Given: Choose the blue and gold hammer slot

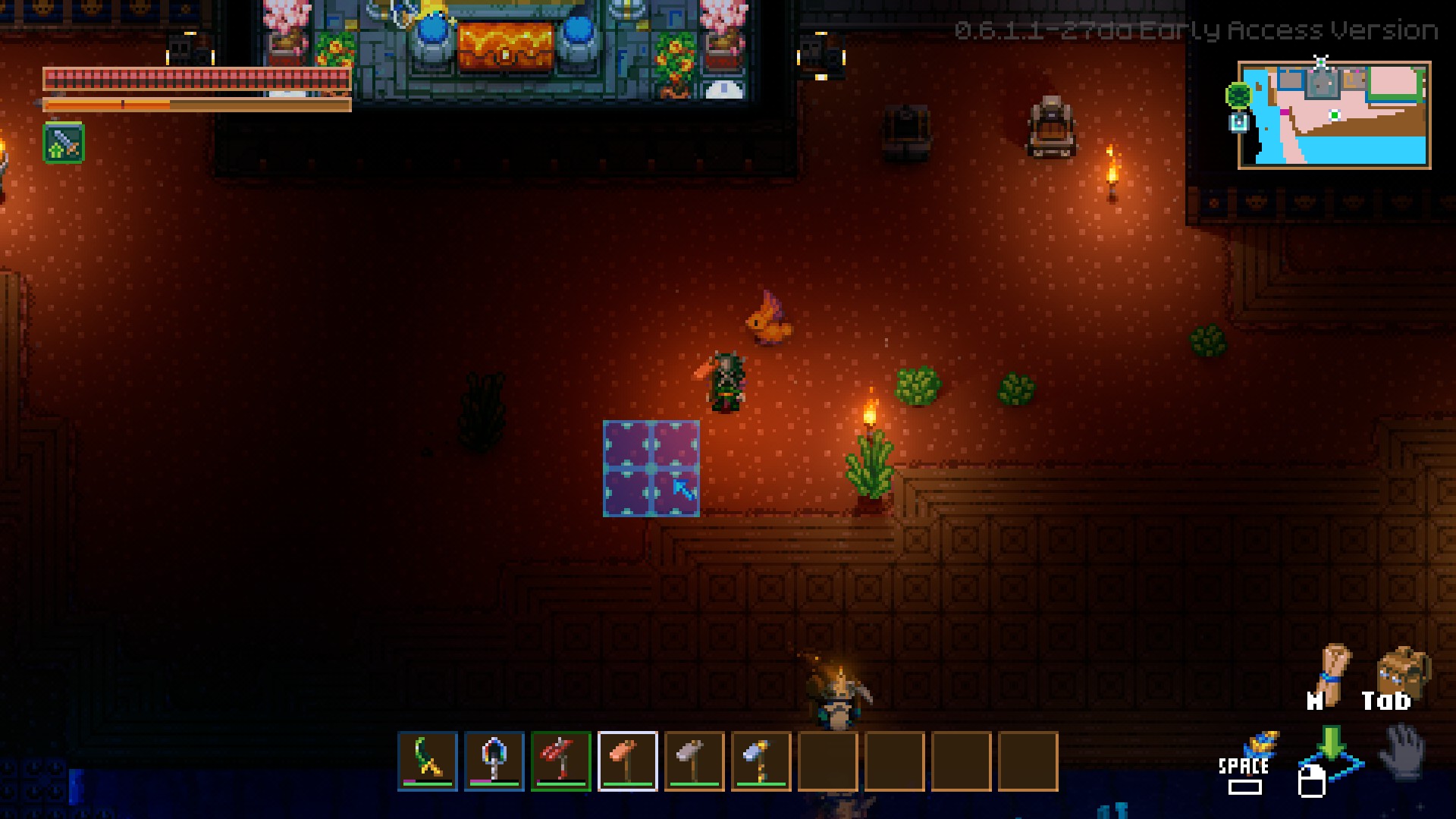Looking at the screenshot, I should [761, 761].
